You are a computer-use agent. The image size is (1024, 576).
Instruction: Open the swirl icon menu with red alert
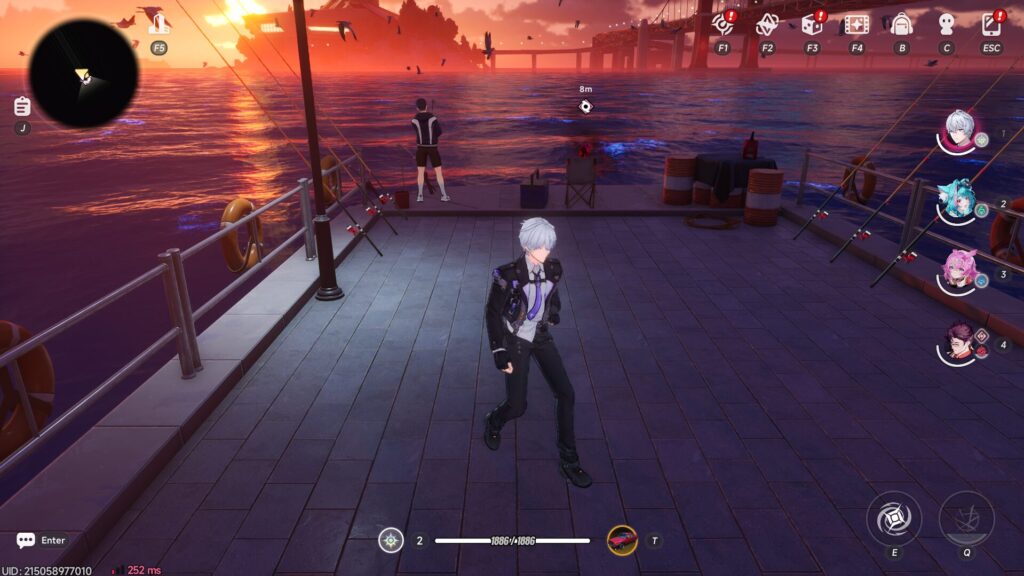click(722, 24)
